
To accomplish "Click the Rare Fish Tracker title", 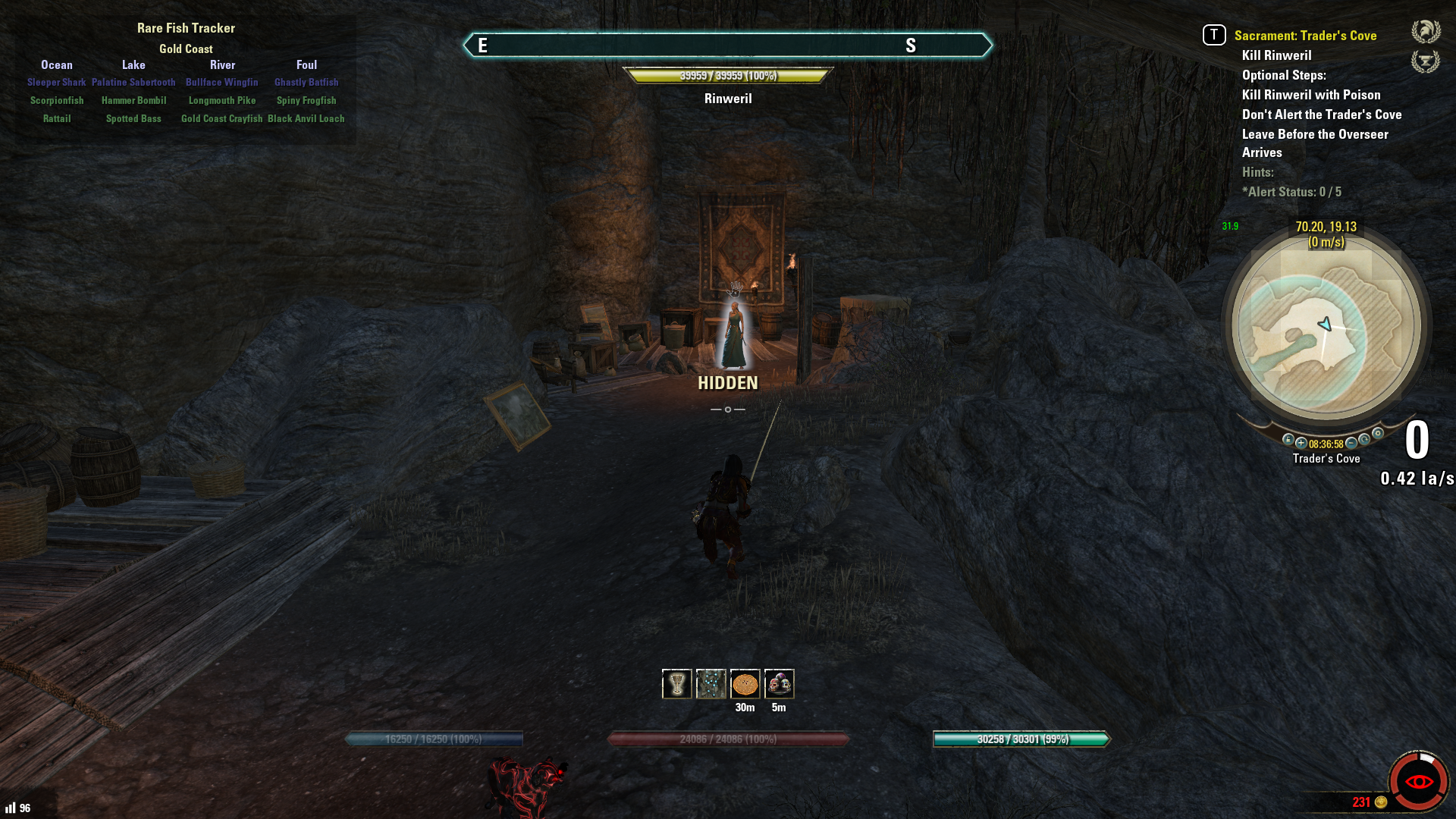I will (186, 28).
